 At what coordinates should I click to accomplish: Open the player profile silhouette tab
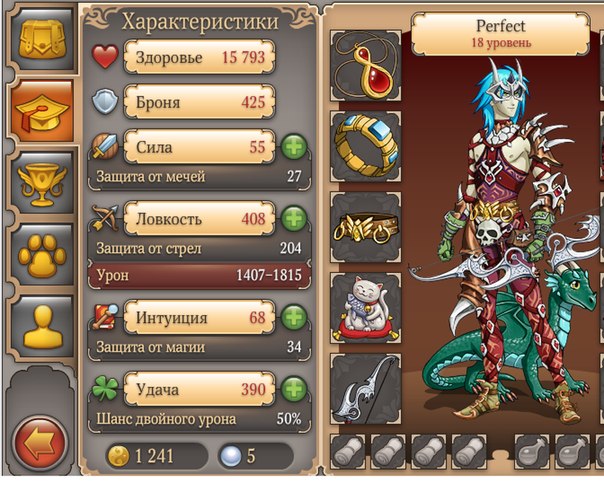(x=41, y=327)
